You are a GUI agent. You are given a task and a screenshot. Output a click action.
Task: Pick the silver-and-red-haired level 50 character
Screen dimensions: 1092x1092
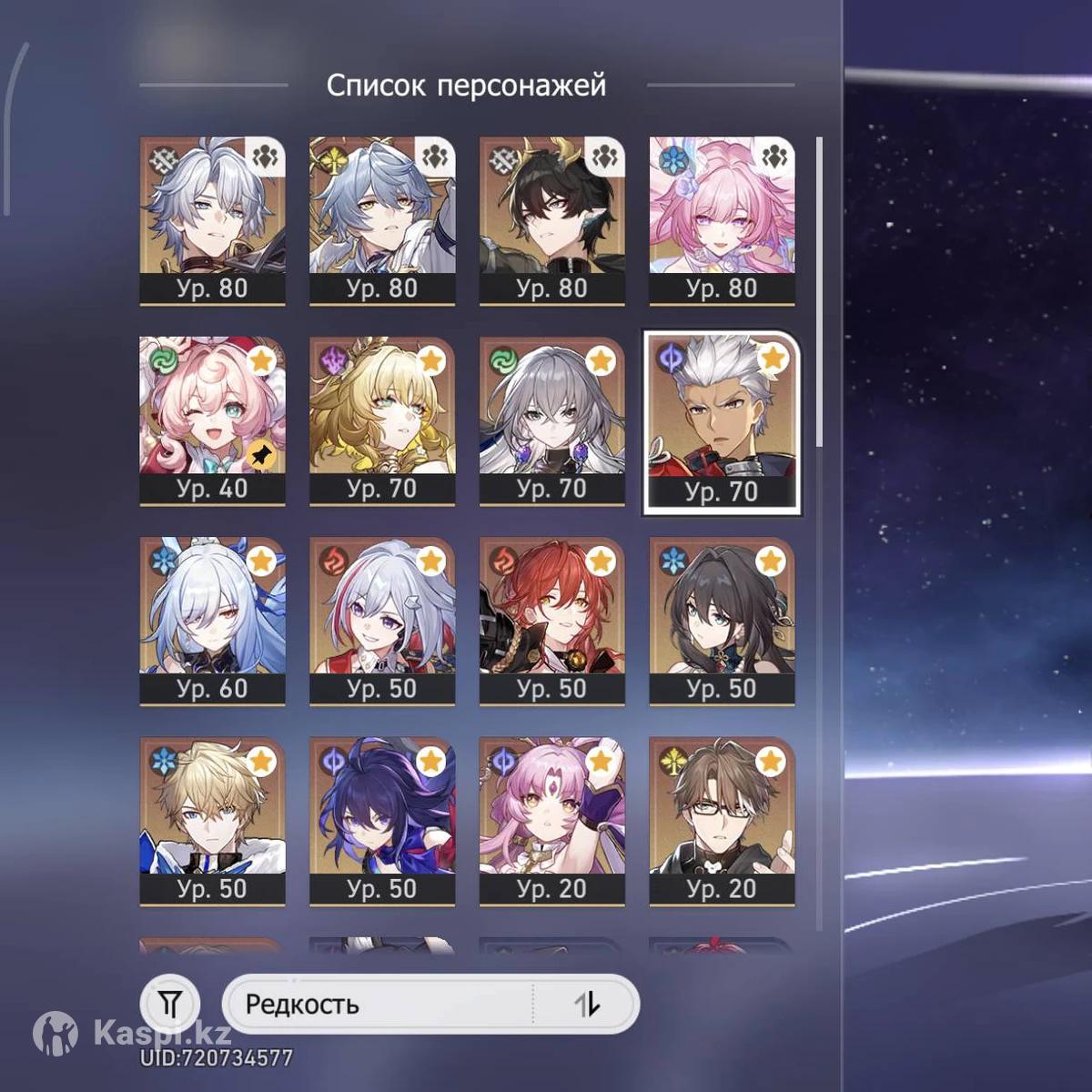tap(382, 621)
